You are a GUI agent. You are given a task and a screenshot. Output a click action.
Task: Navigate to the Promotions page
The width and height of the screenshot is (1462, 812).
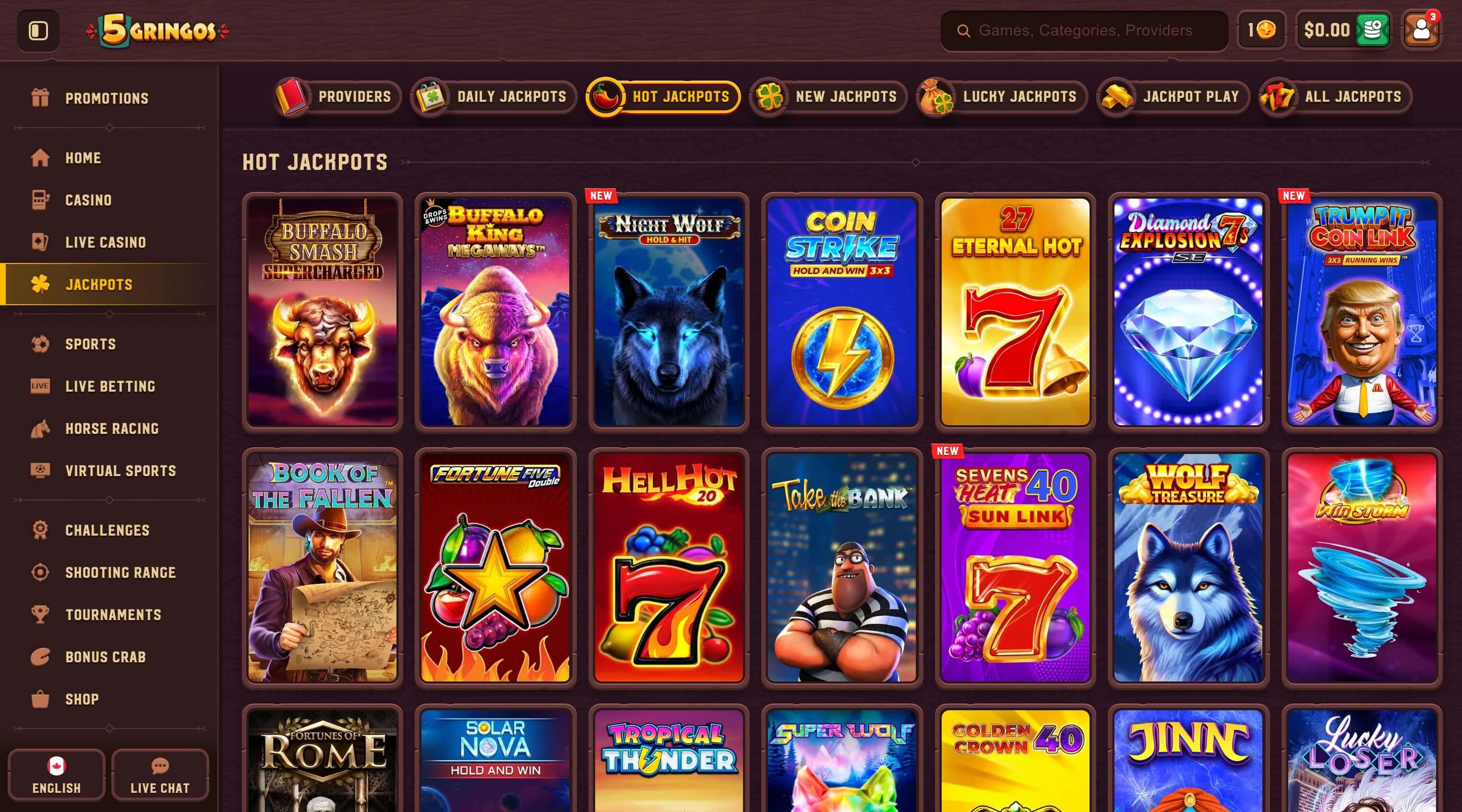click(106, 97)
